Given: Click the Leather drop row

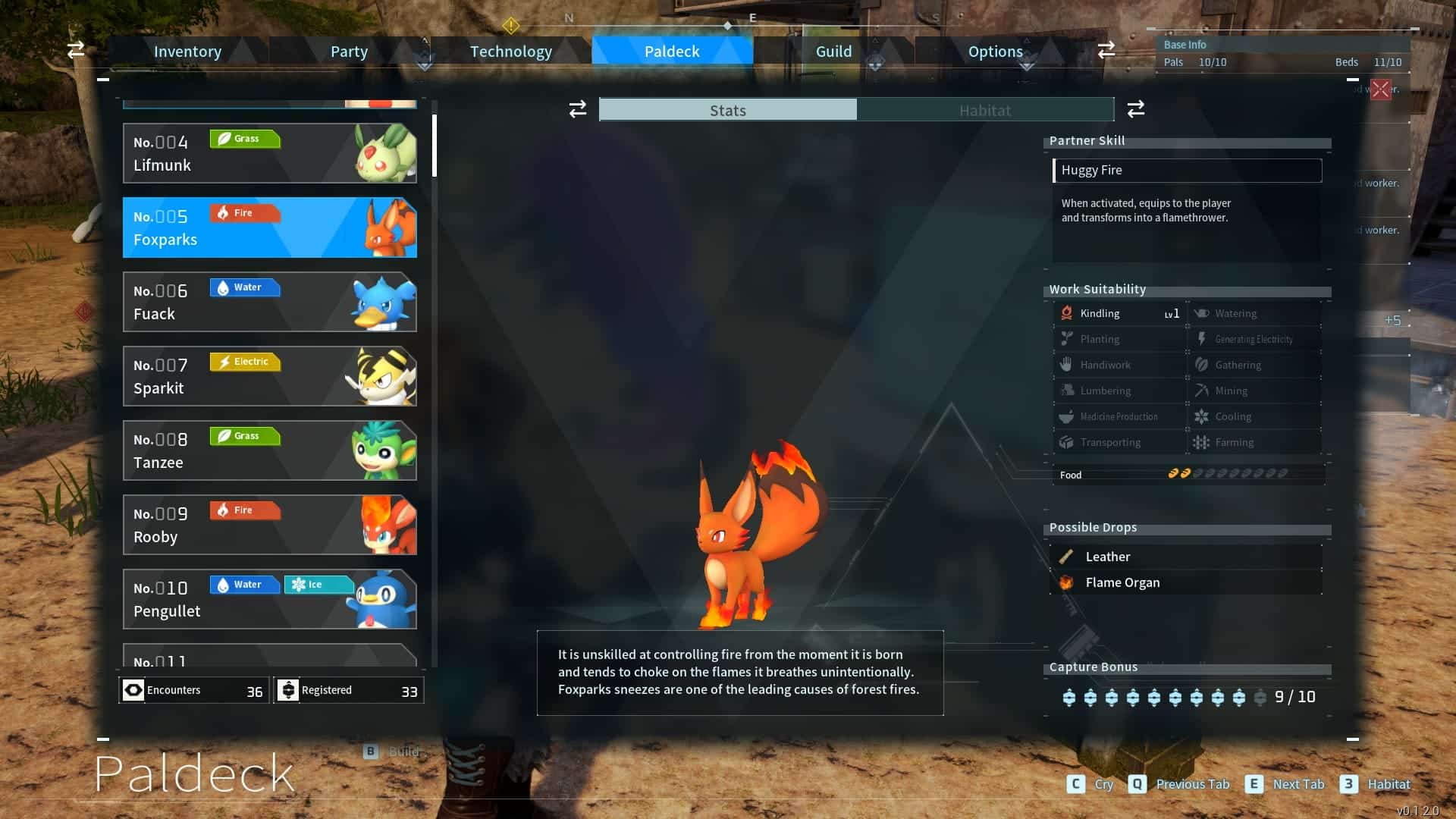Looking at the screenshot, I should 1187,557.
